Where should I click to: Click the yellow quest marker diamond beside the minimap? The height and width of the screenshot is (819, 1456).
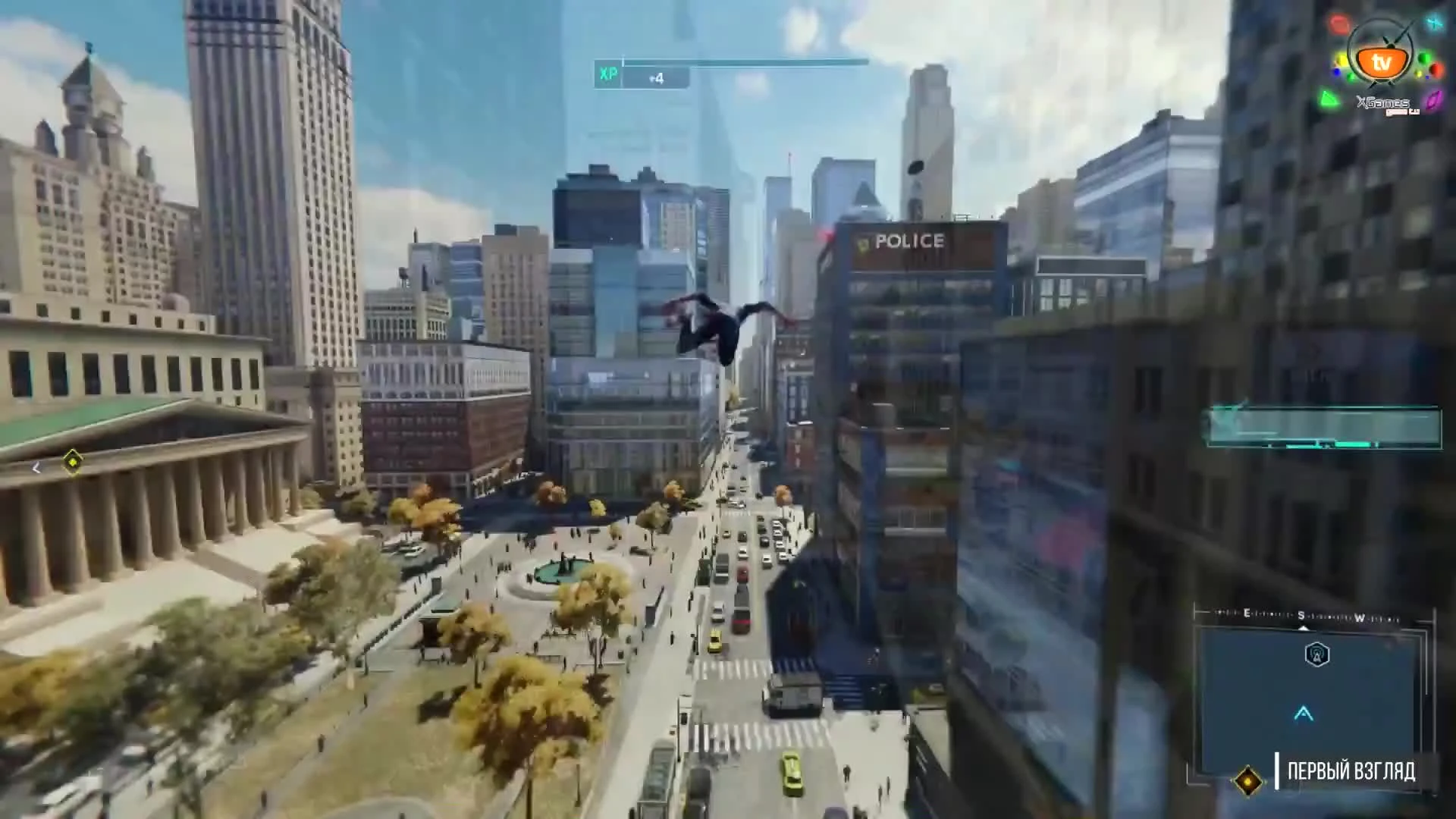(x=1248, y=781)
